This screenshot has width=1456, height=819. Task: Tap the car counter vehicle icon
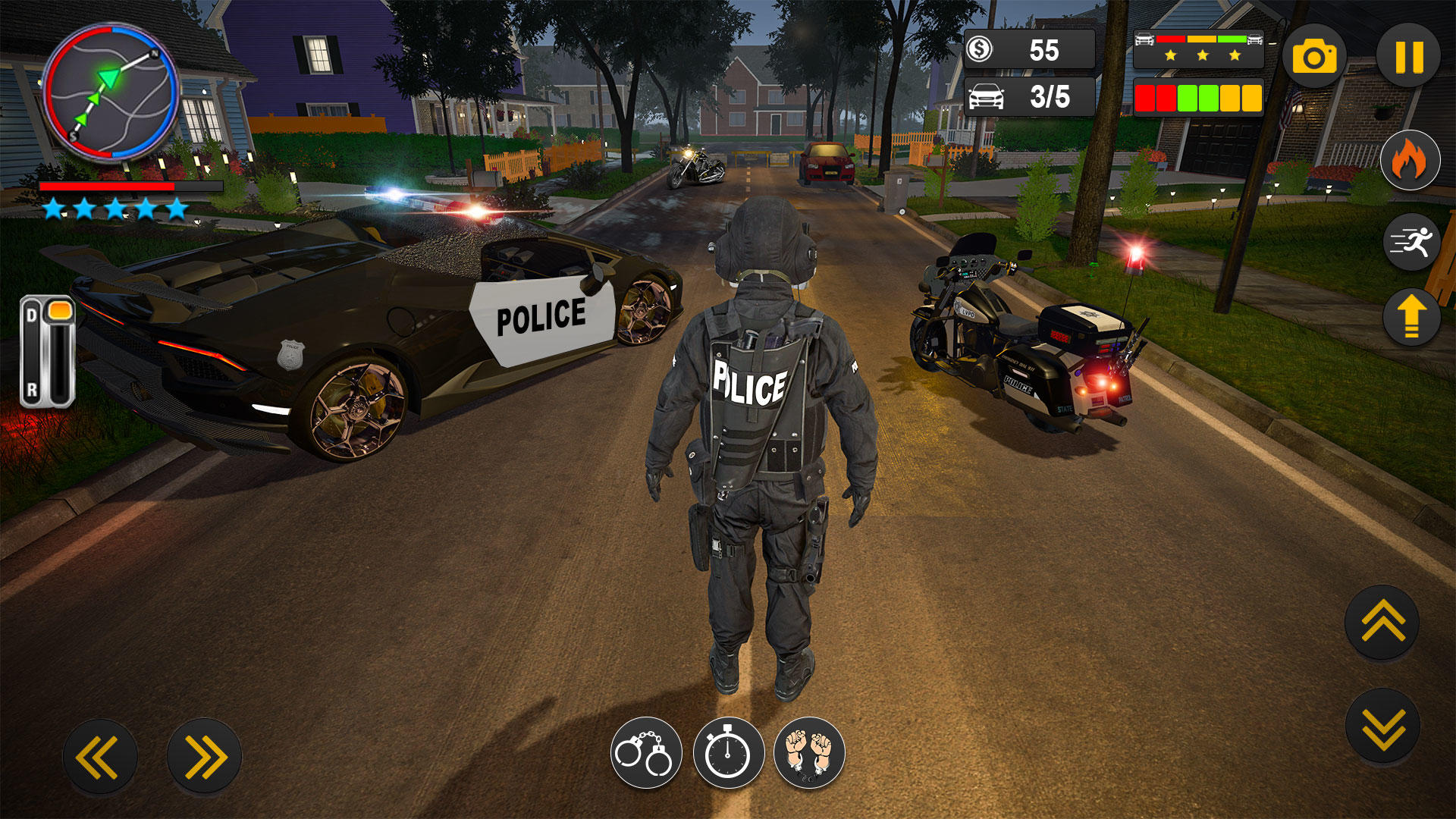click(x=985, y=97)
